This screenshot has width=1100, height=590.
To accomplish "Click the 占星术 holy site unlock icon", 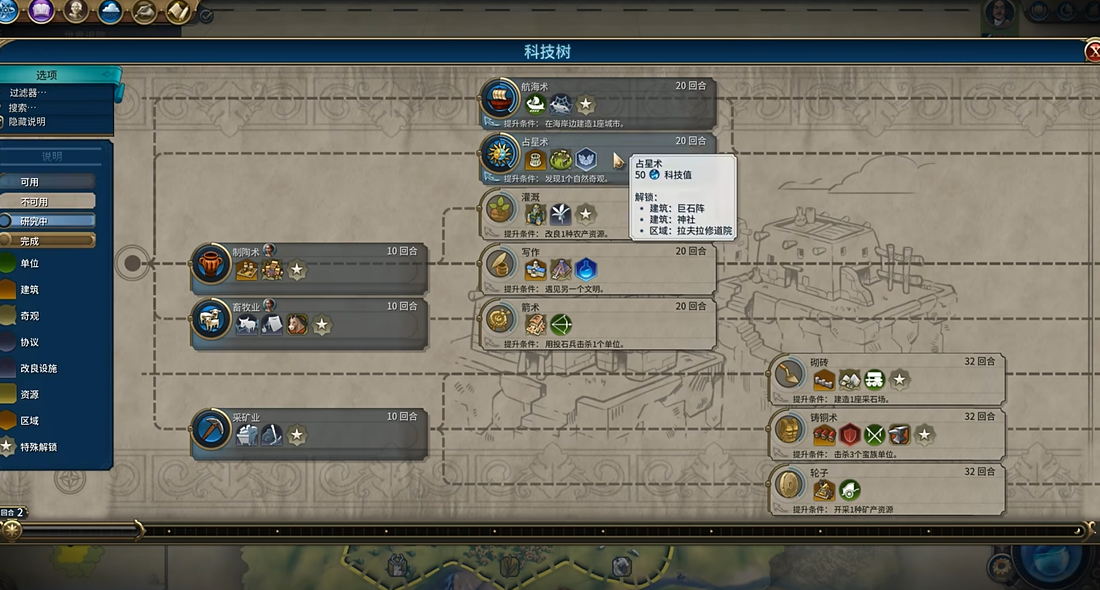I will click(586, 159).
